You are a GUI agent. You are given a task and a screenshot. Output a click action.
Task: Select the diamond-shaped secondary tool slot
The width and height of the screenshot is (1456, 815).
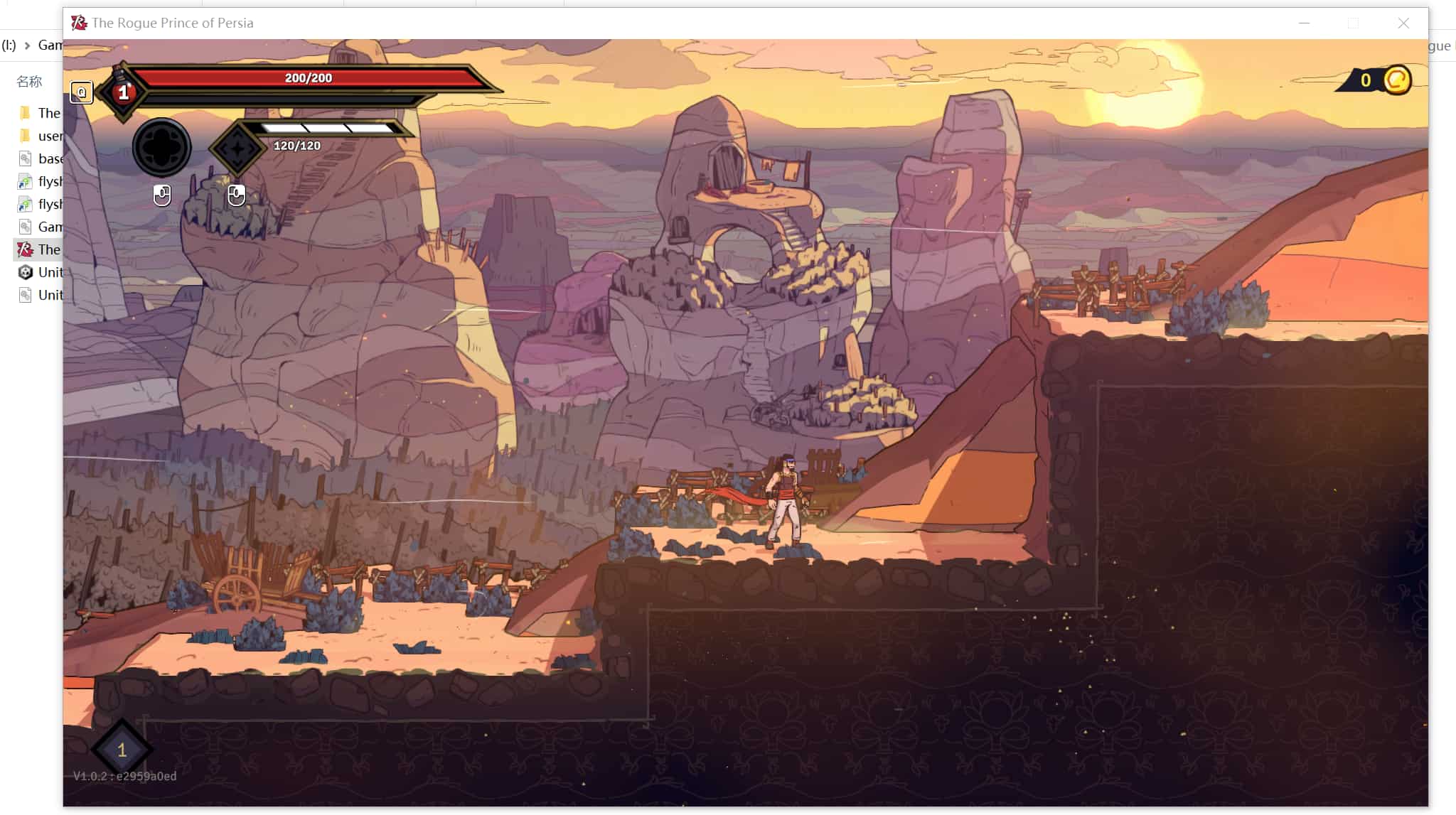coord(237,149)
